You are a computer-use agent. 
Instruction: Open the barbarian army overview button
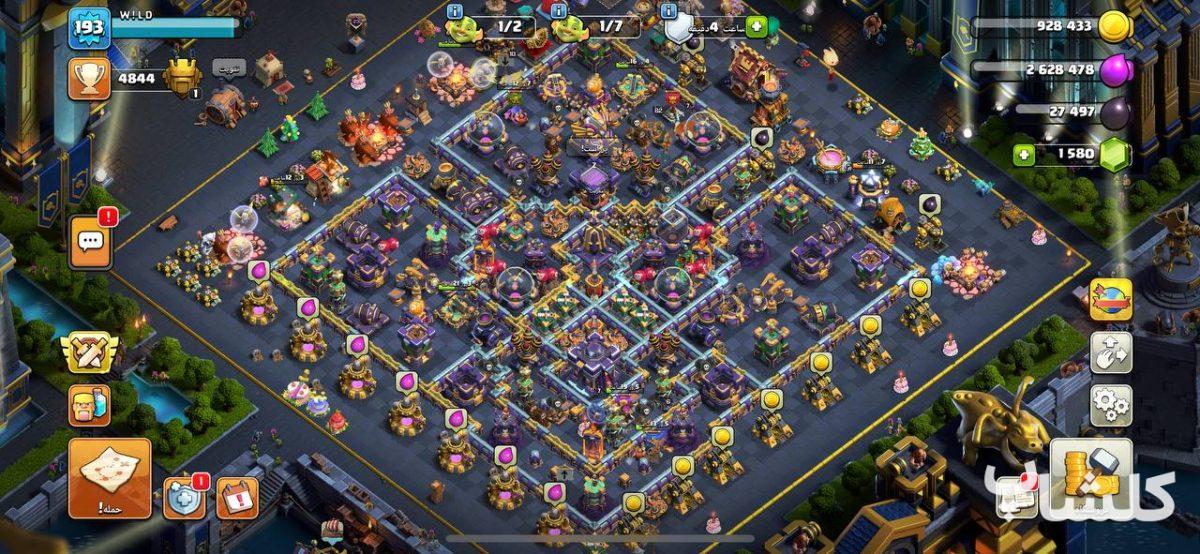pos(89,406)
